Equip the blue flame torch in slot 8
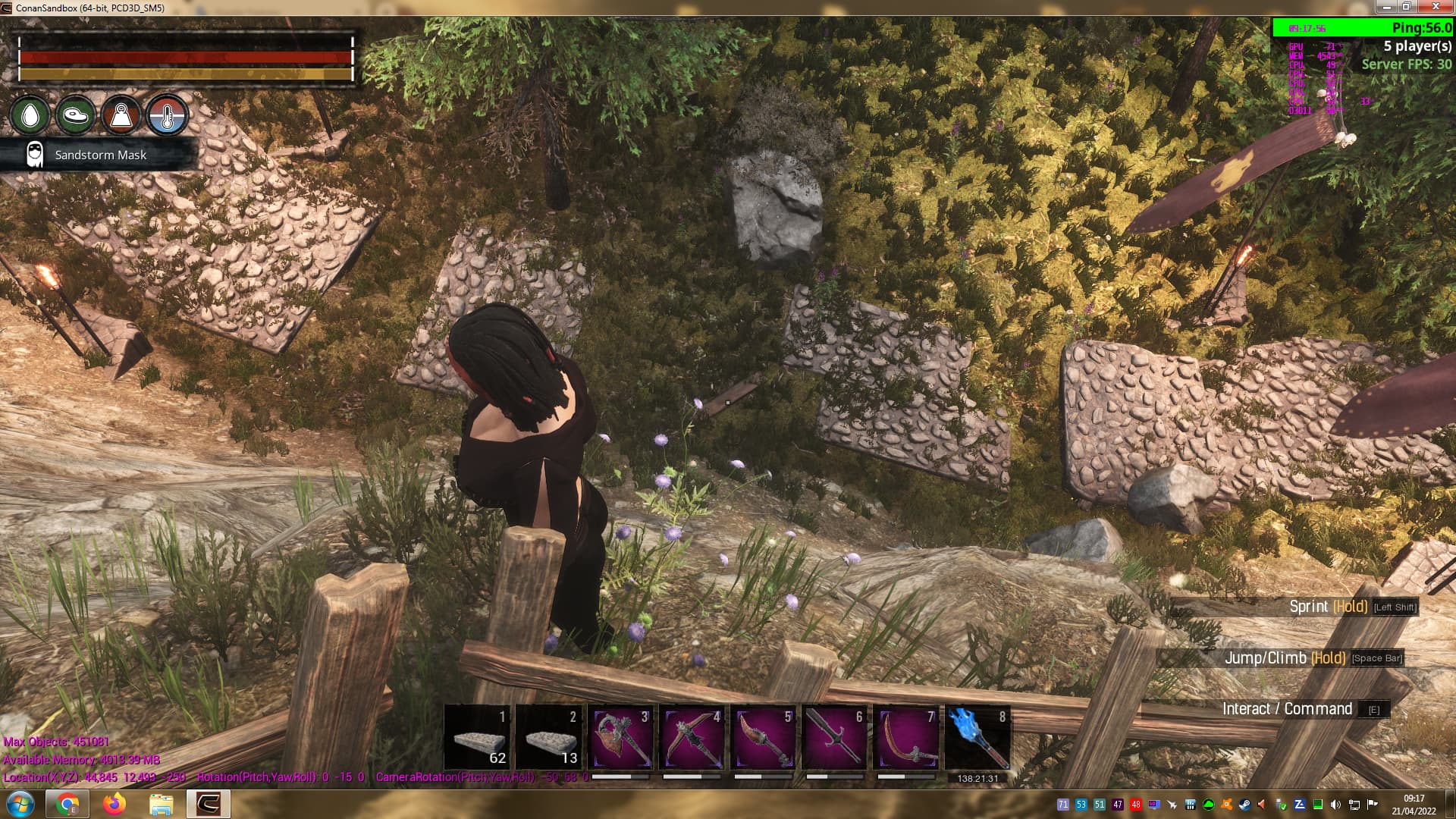 point(977,739)
